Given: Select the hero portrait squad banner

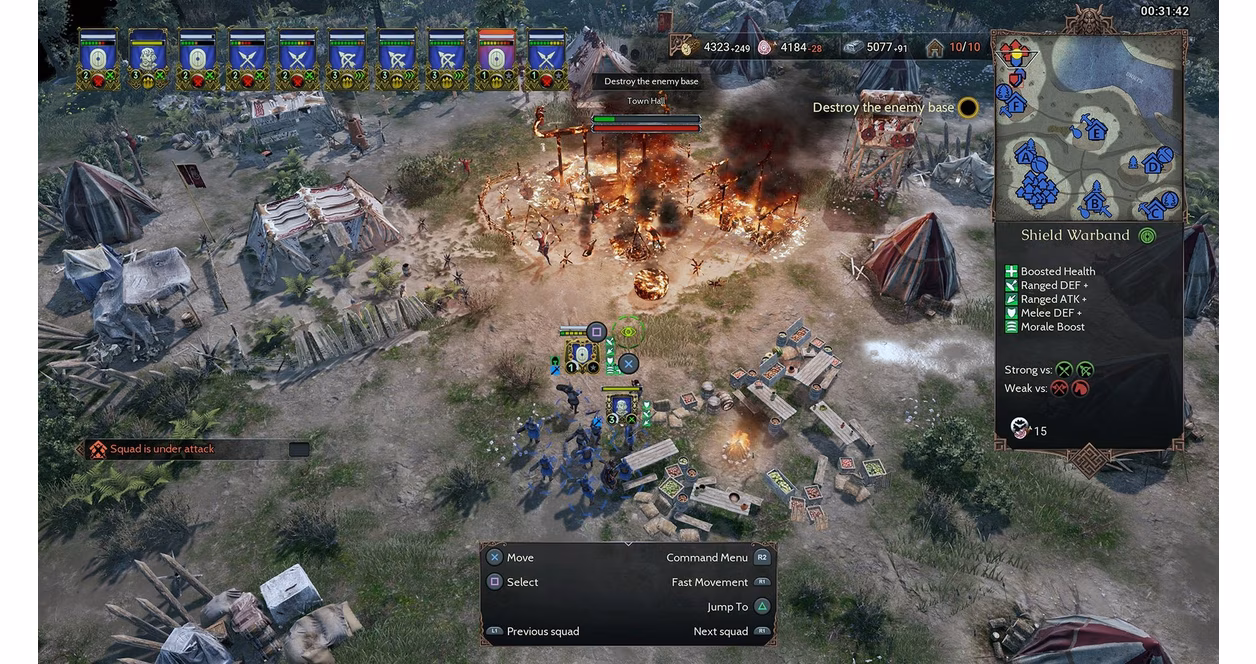Looking at the screenshot, I should pyautogui.click(x=148, y=58).
